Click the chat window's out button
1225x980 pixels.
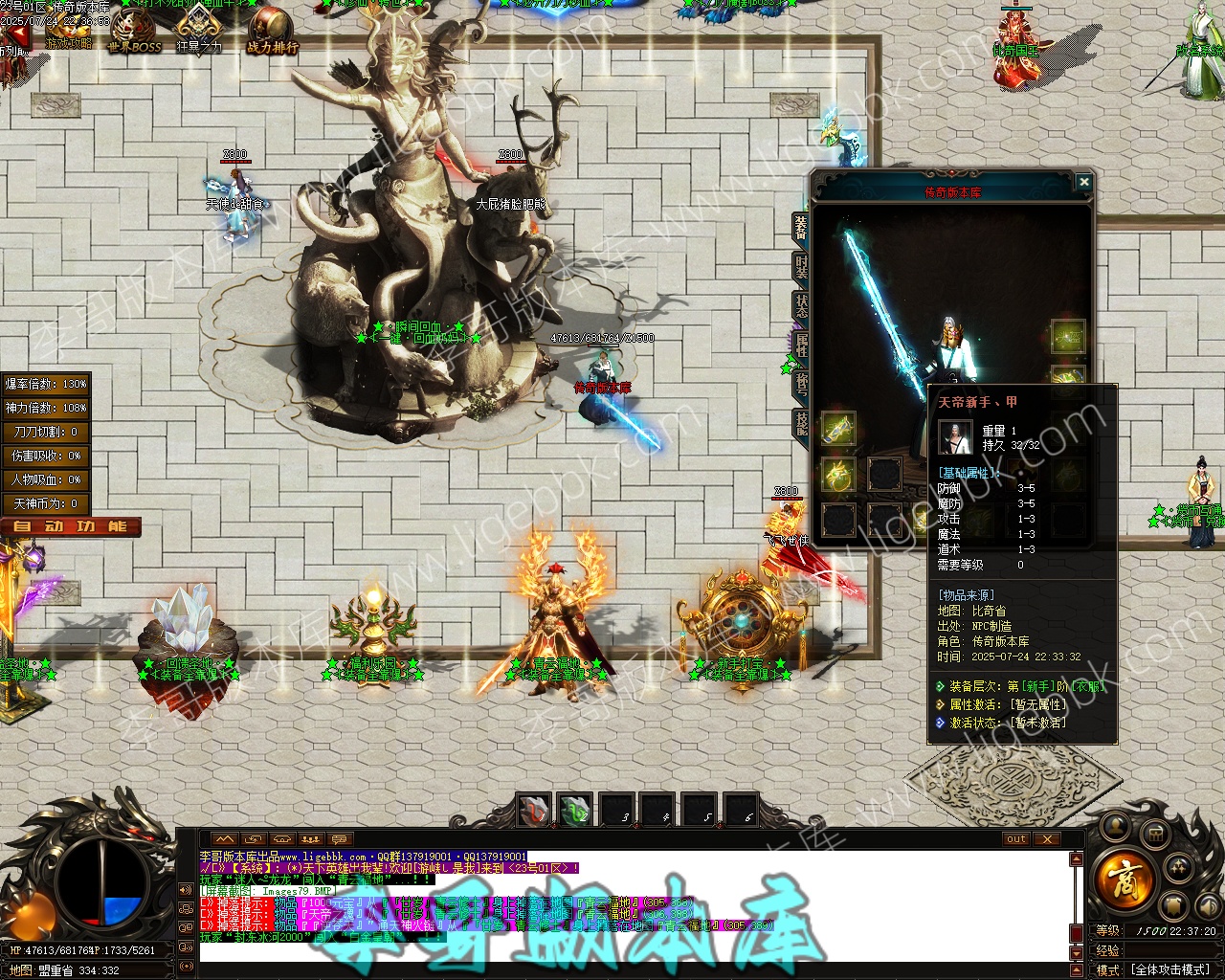pos(1016,839)
